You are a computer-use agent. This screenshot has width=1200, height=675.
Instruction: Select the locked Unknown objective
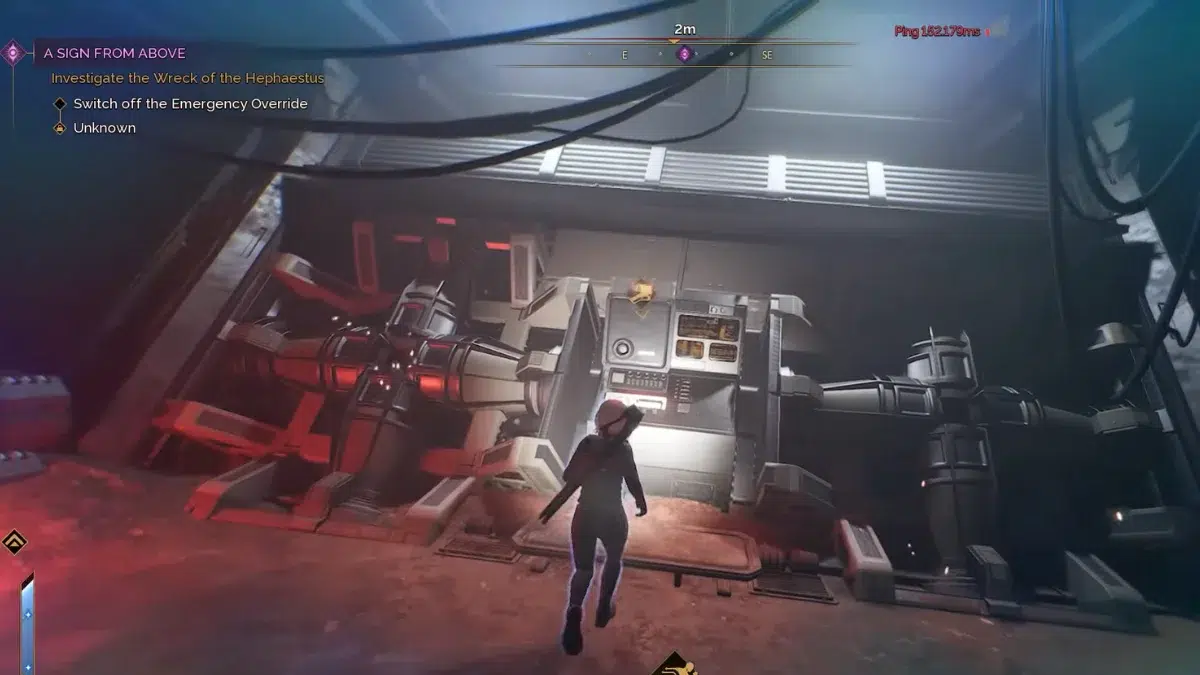(x=104, y=128)
